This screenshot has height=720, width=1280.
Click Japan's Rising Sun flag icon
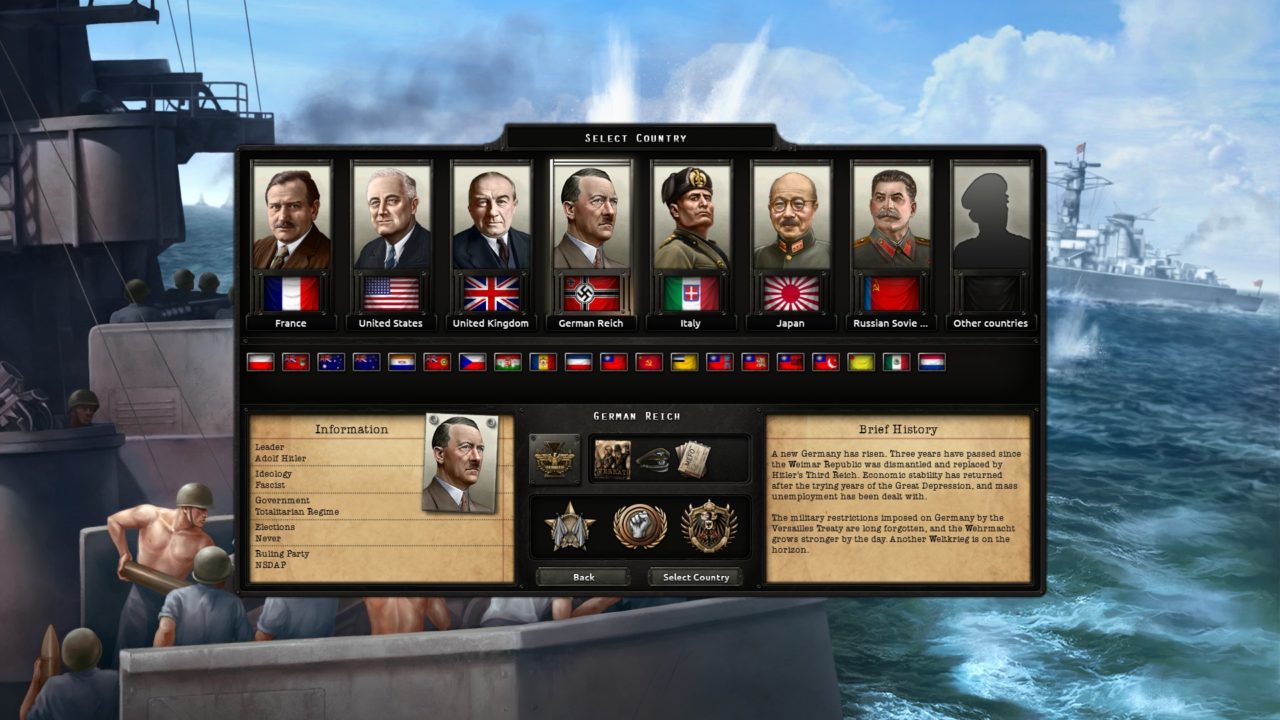(791, 293)
